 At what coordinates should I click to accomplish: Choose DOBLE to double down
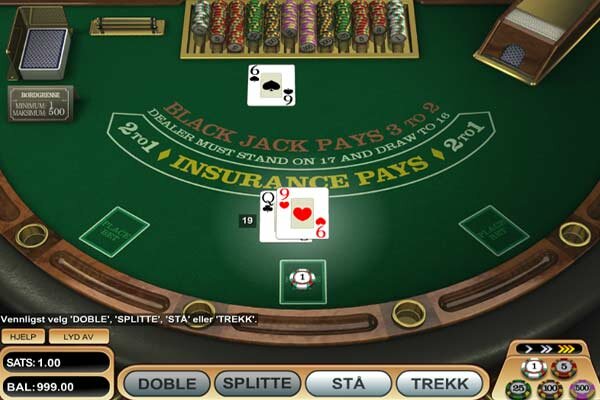click(x=167, y=384)
